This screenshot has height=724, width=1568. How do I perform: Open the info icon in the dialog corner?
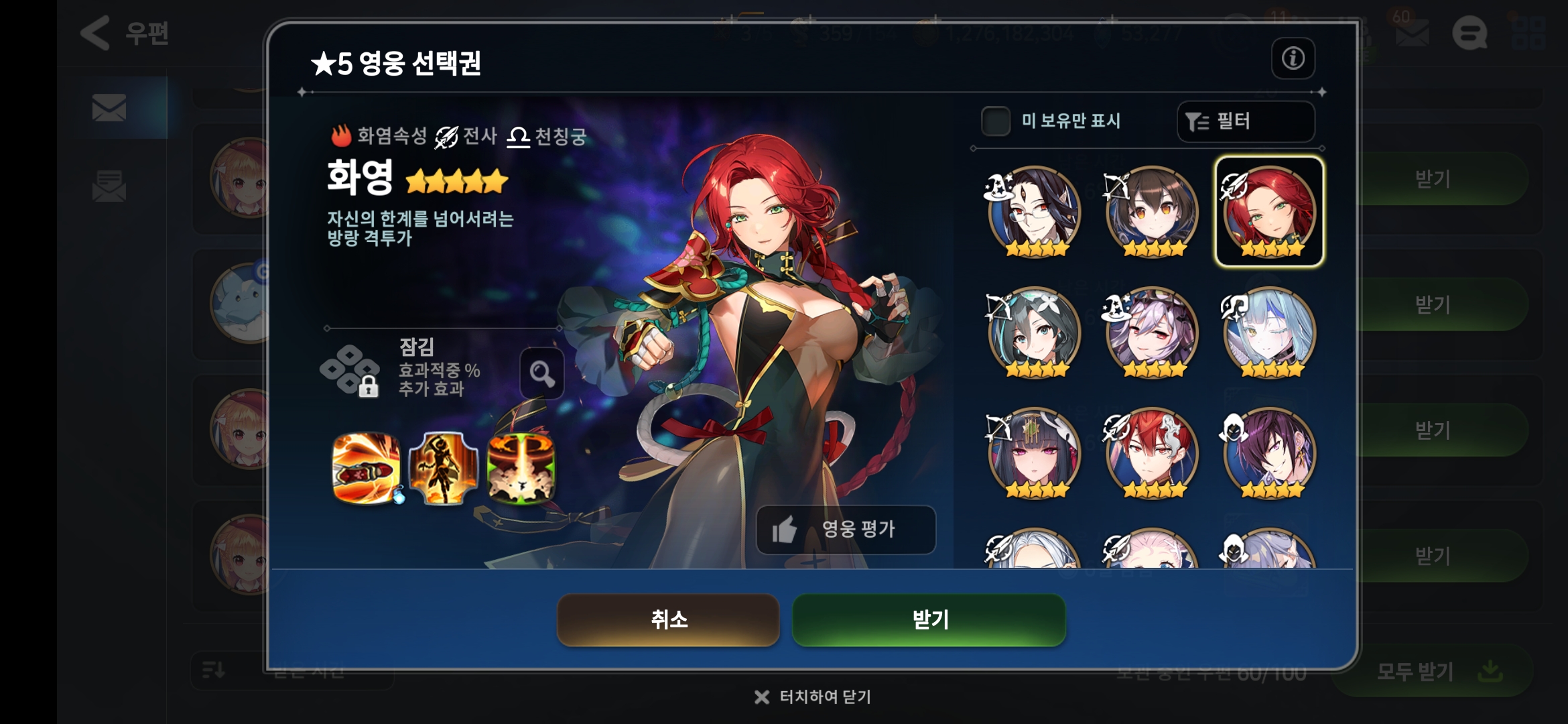(x=1293, y=58)
